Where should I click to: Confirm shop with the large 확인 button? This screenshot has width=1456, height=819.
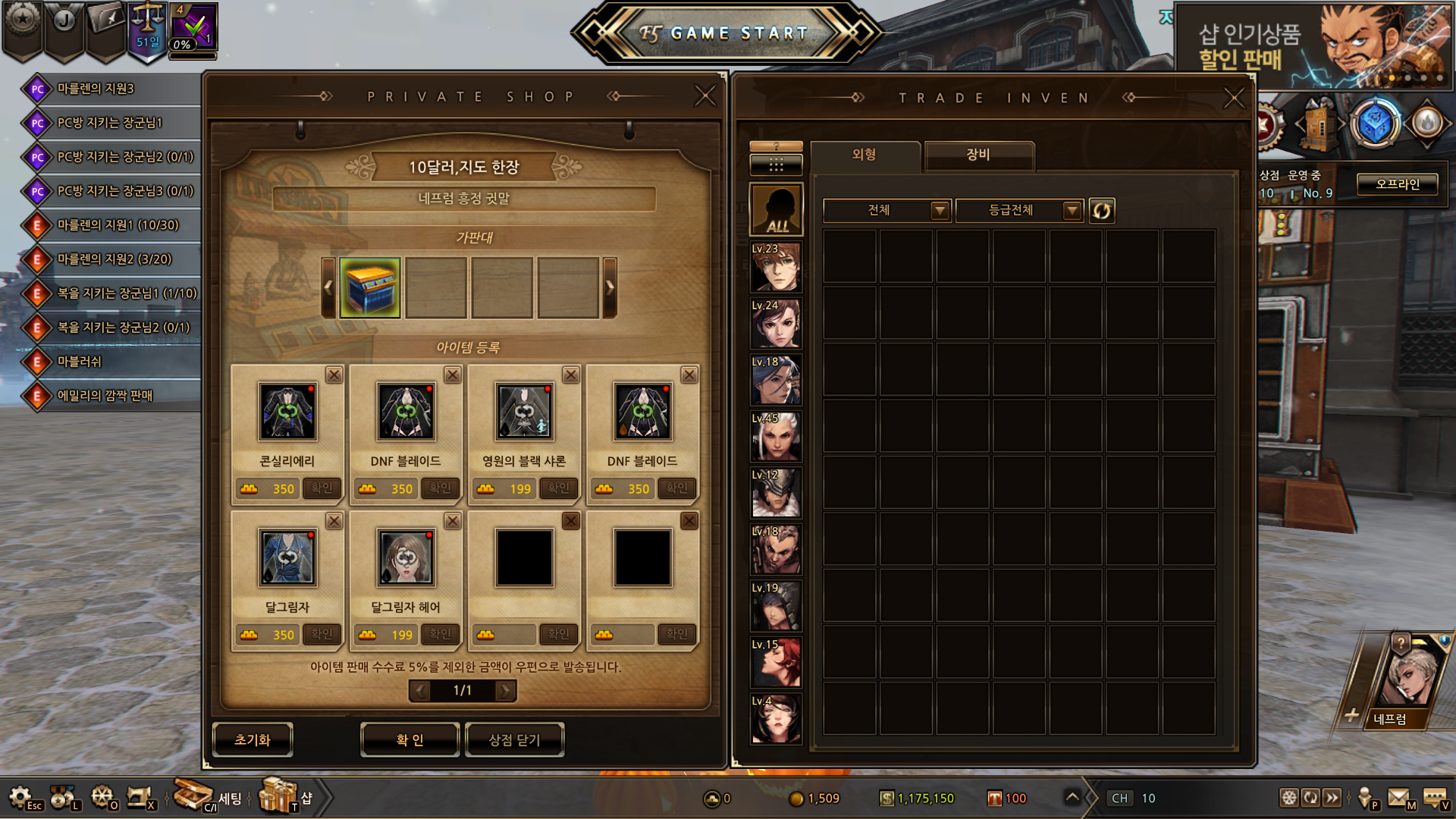pyautogui.click(x=409, y=739)
